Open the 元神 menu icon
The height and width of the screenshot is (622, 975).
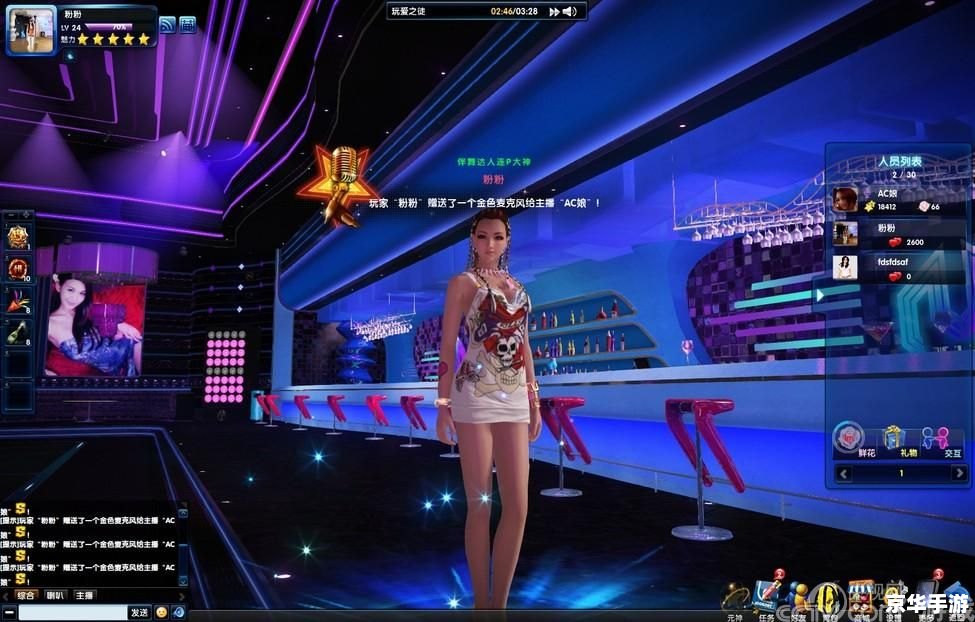735,597
